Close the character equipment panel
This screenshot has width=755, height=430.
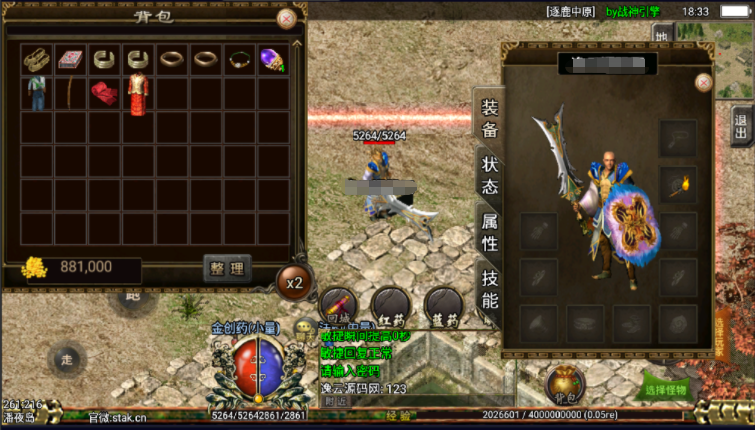click(x=703, y=82)
